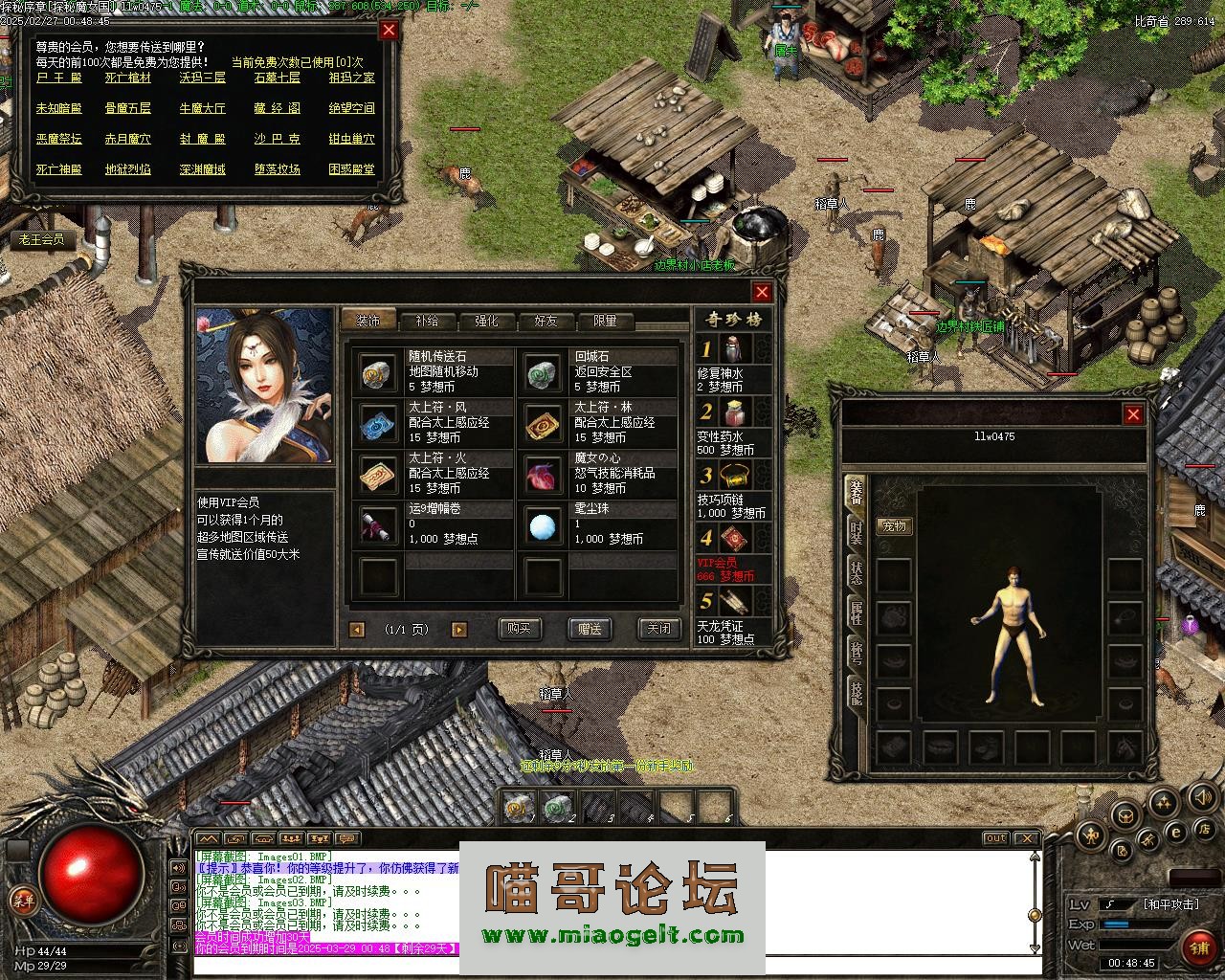Click the 关闭 button in the shop
This screenshot has width=1225, height=980.
[x=659, y=629]
